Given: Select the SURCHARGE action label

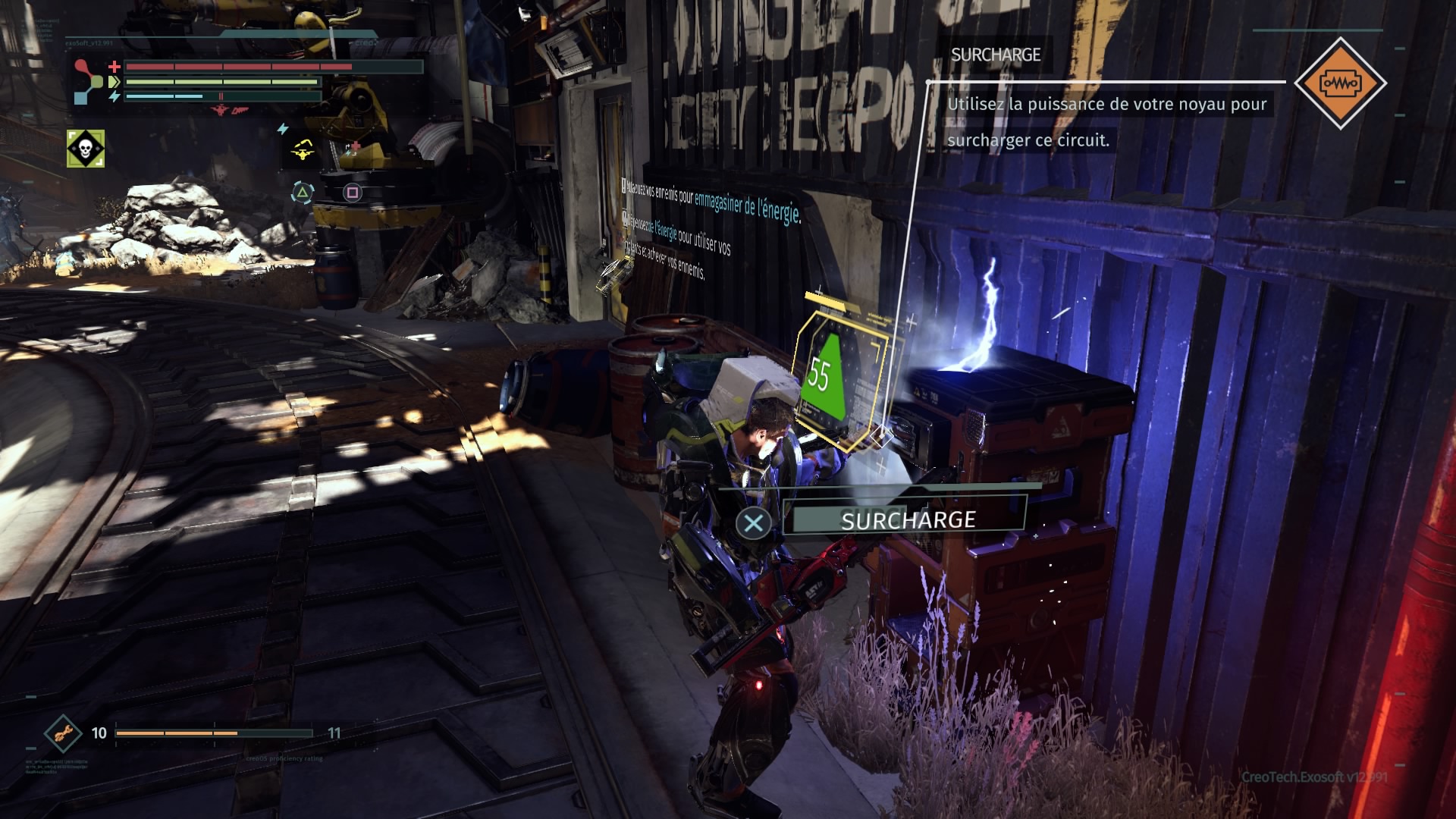Looking at the screenshot, I should [x=907, y=520].
